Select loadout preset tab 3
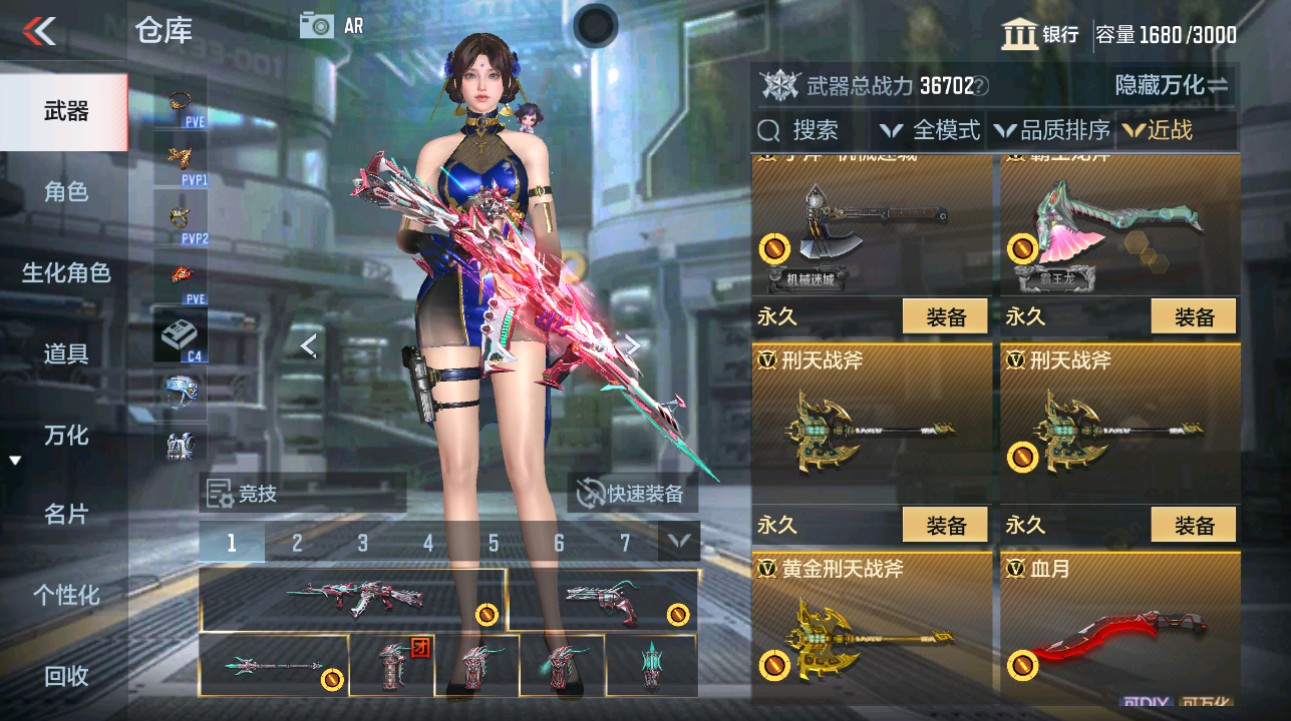Viewport: 1291px width, 721px height. pos(361,541)
